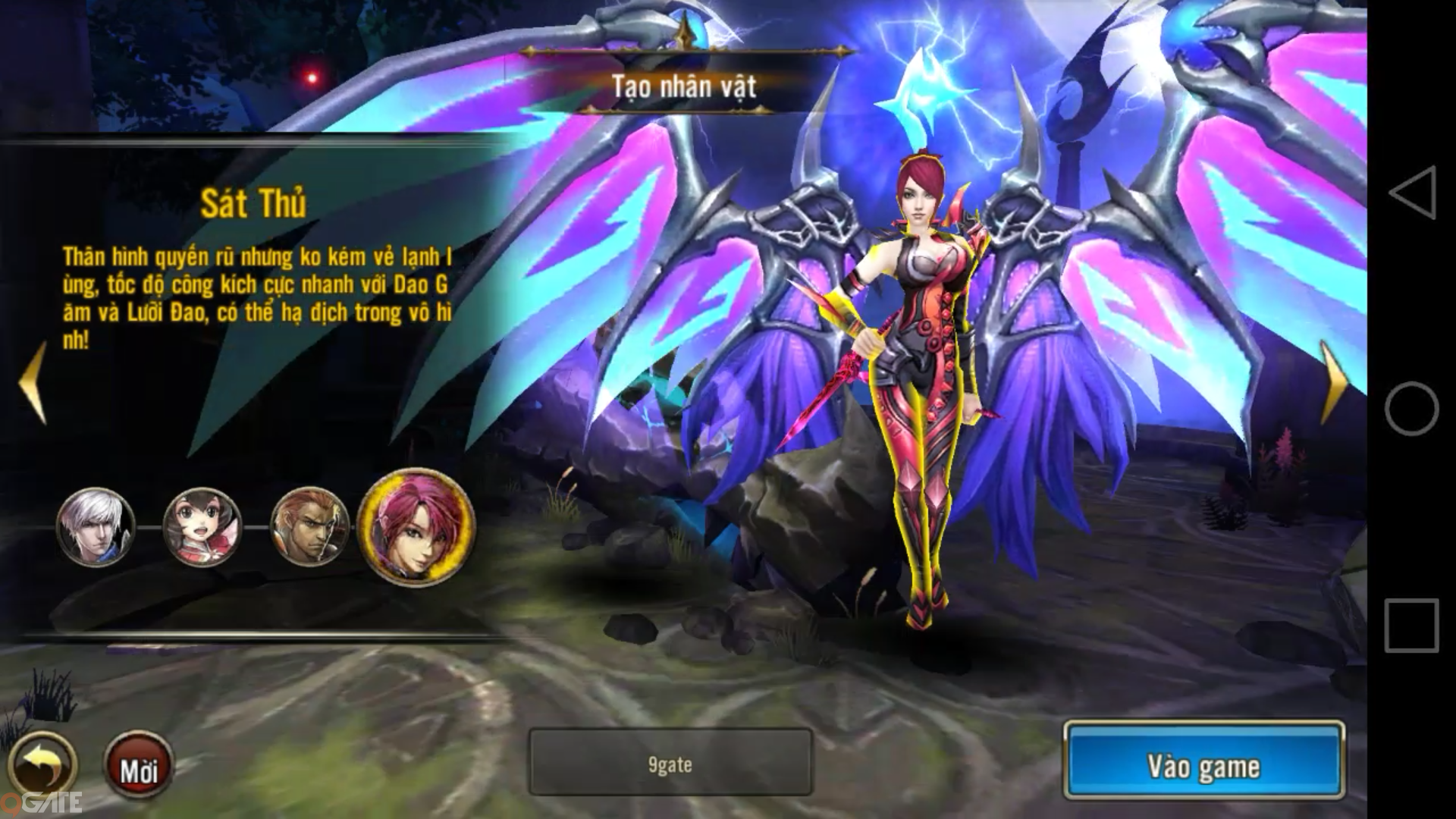Go back with the curved arrow button
Viewport: 1456px width, 819px height.
(x=43, y=766)
